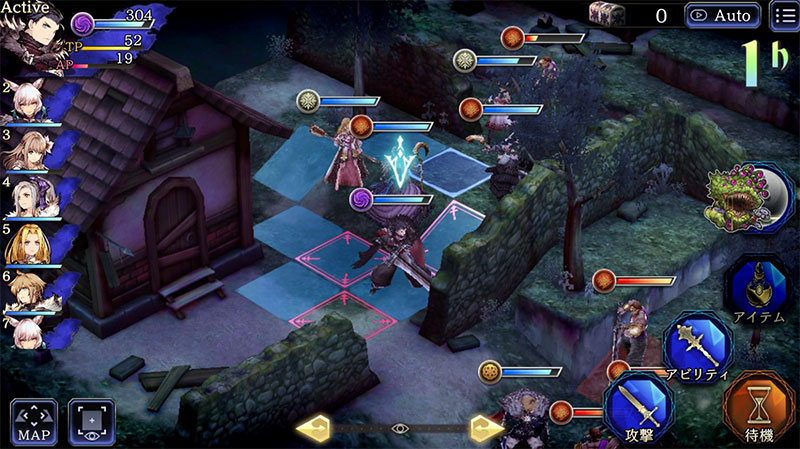
Task: Toggle the Auto battle button
Action: point(722,16)
